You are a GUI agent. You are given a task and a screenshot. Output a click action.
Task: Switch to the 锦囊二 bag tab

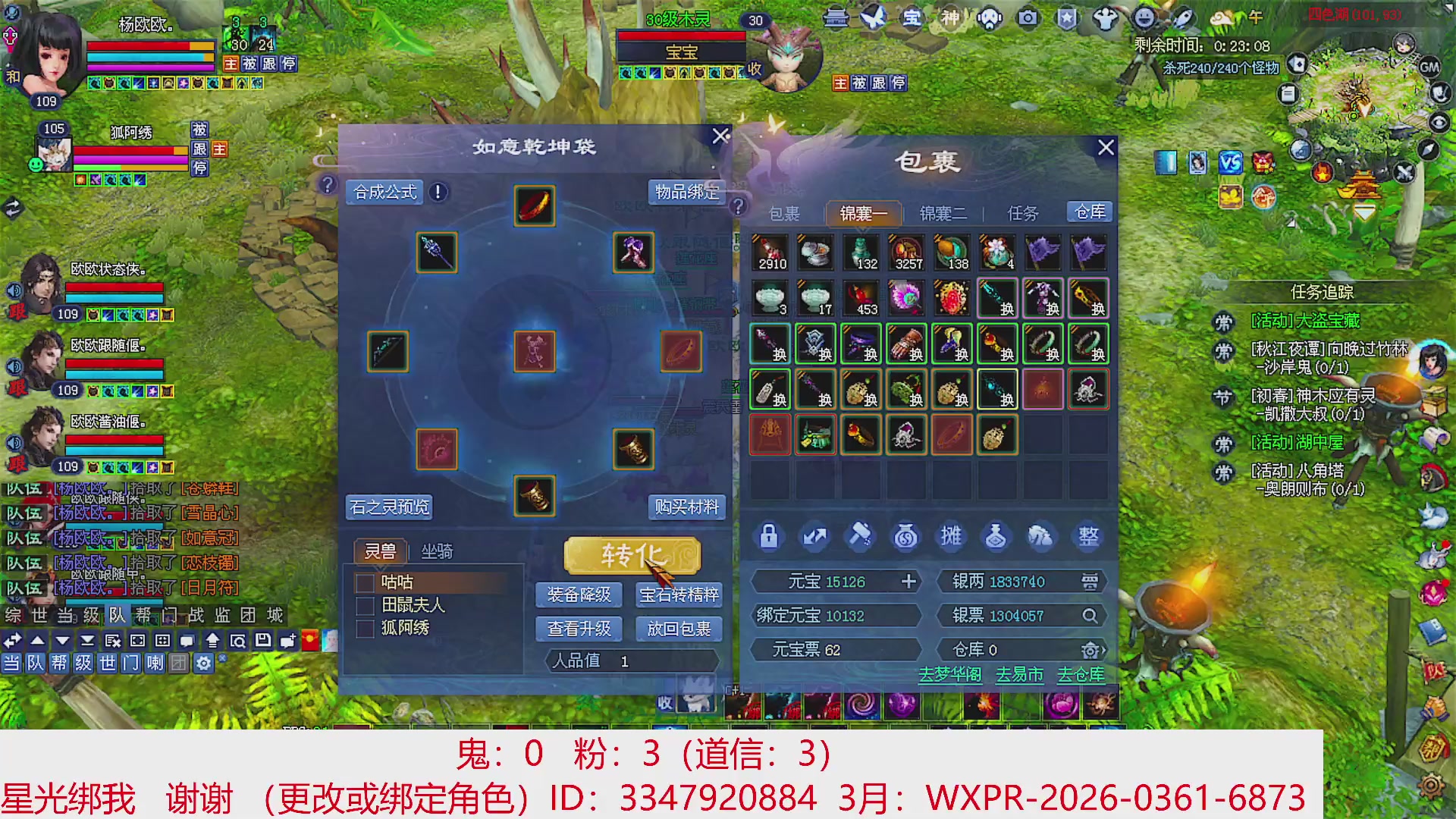[943, 213]
